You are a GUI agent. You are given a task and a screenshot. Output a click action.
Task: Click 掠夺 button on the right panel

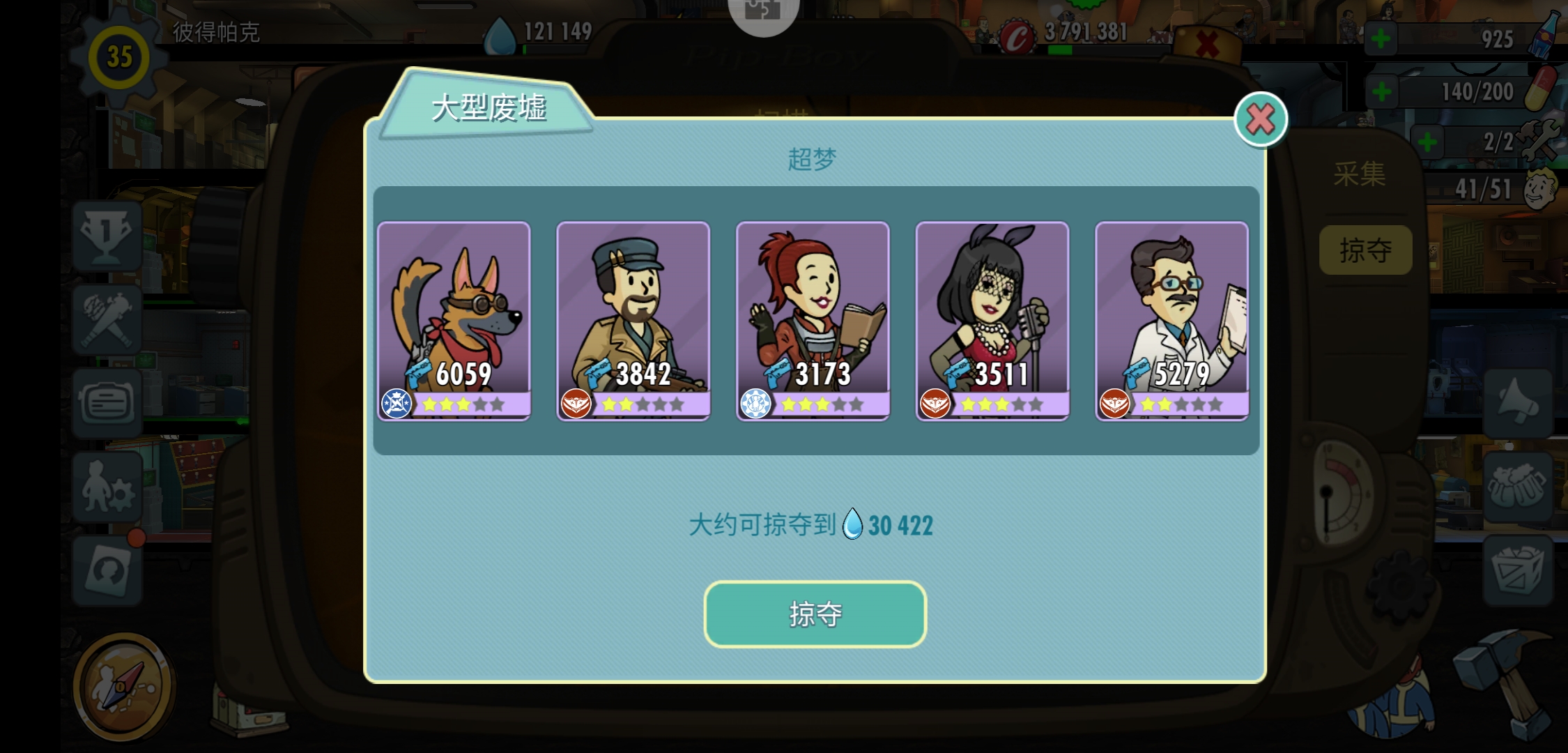pos(1366,250)
